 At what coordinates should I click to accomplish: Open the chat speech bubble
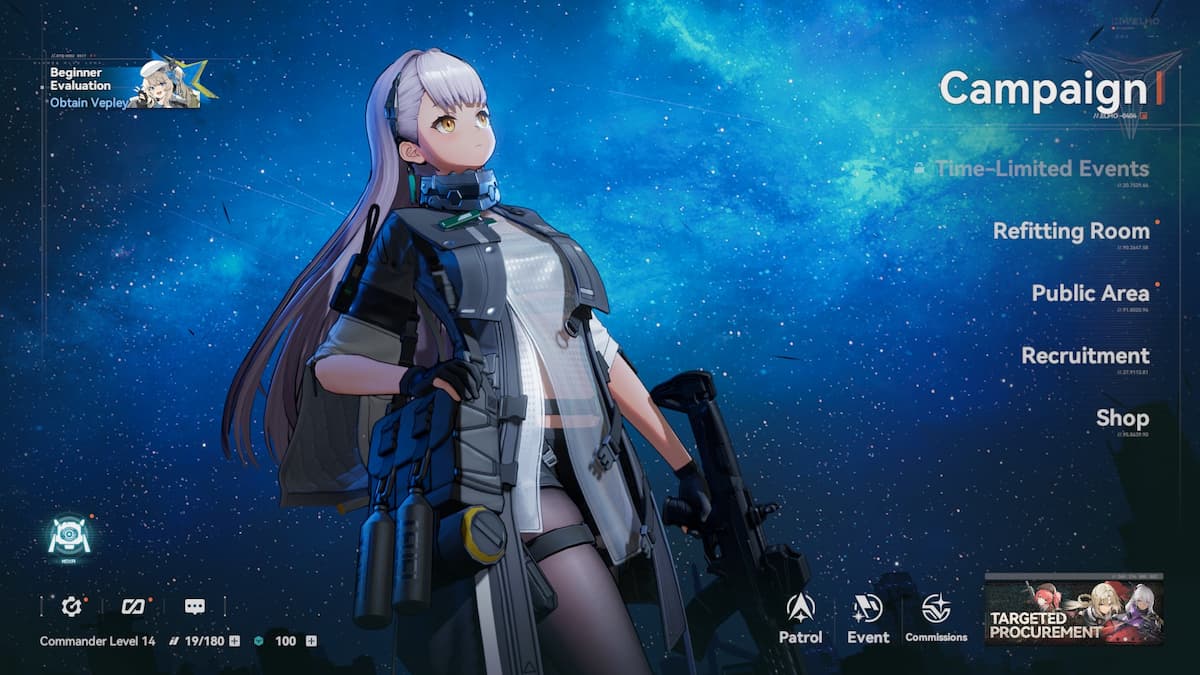pyautogui.click(x=195, y=606)
